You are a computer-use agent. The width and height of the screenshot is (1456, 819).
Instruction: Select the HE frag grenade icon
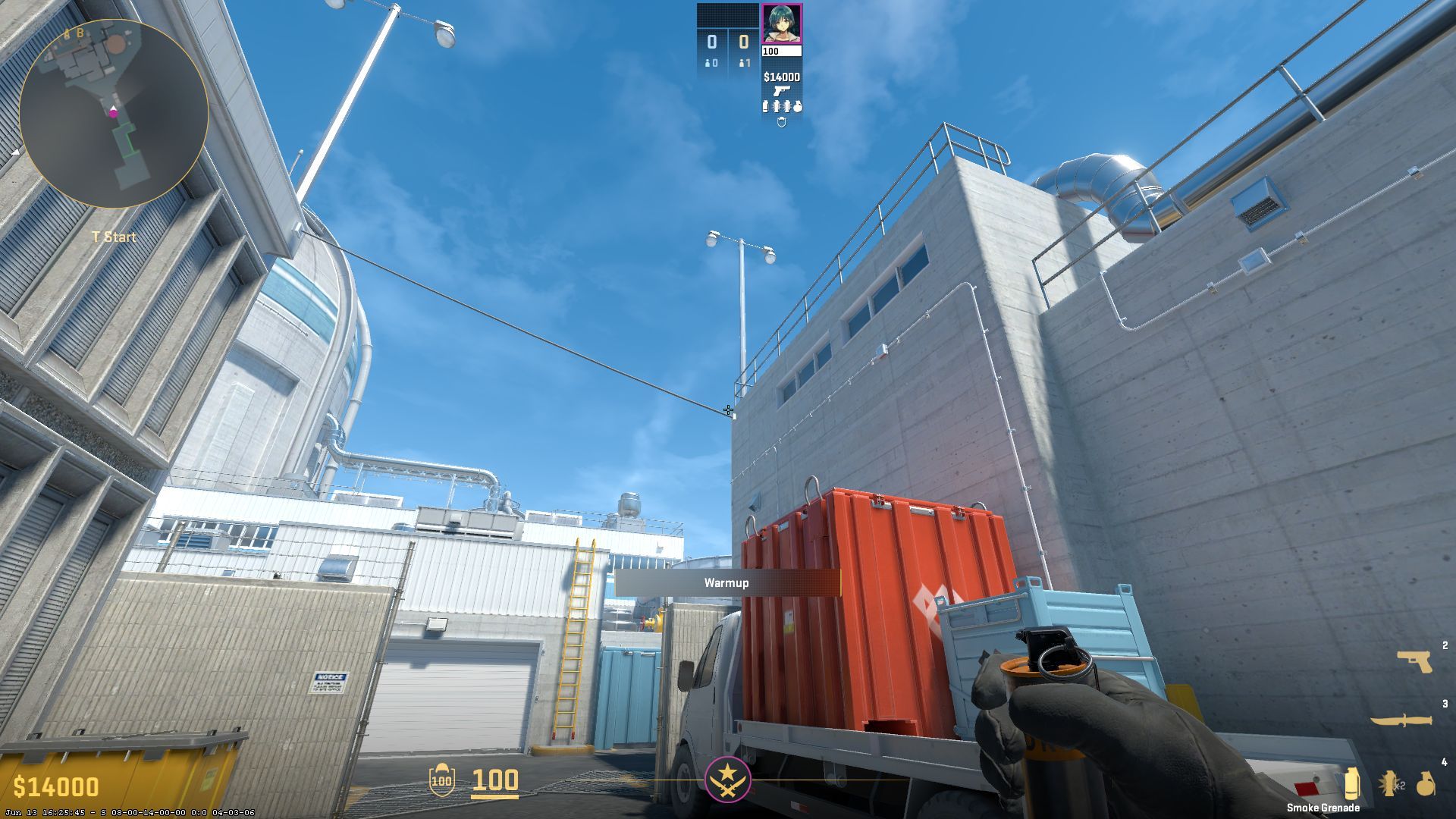point(1426,785)
